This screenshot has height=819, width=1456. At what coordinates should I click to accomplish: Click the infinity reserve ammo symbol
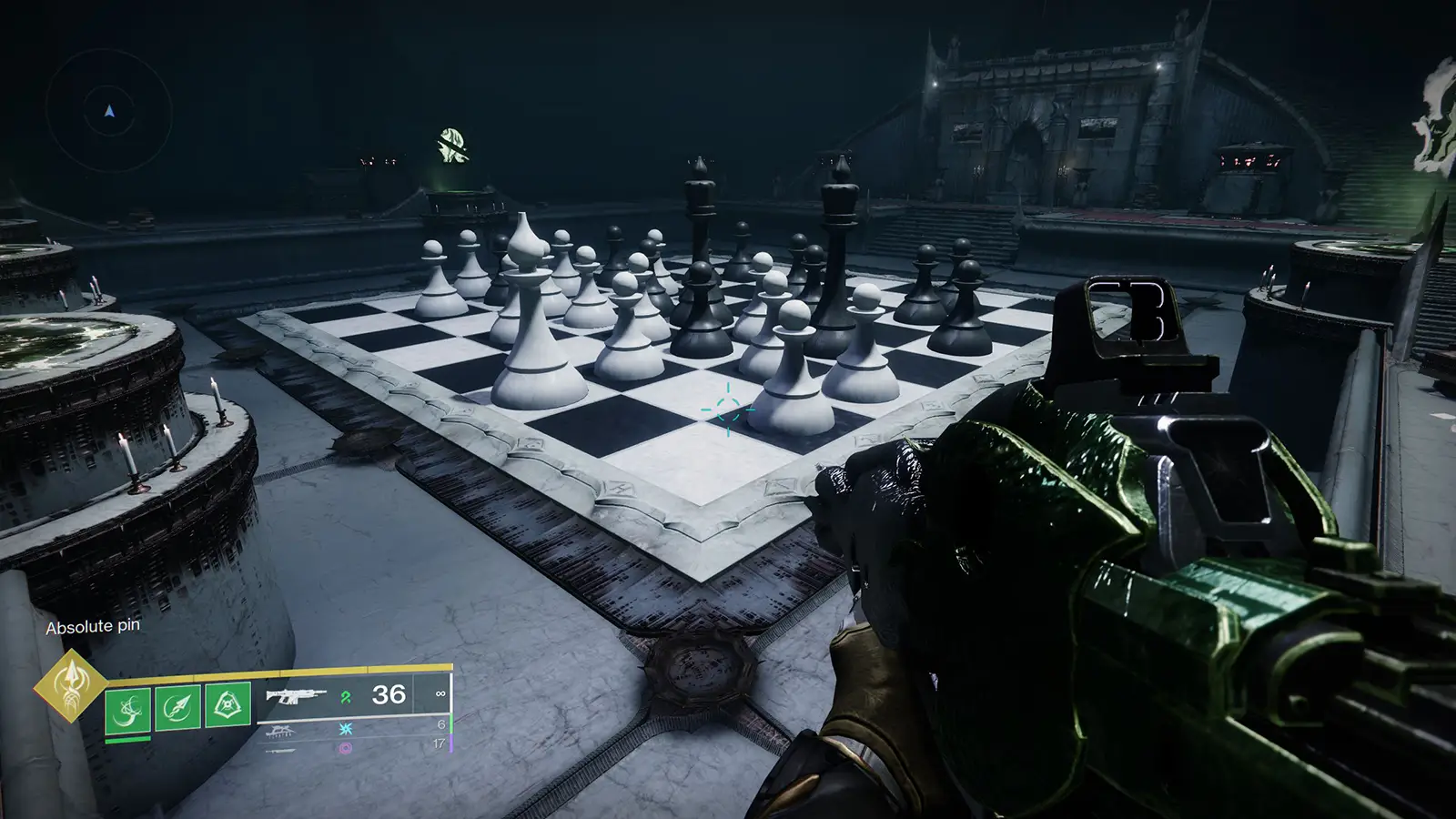pos(440,694)
